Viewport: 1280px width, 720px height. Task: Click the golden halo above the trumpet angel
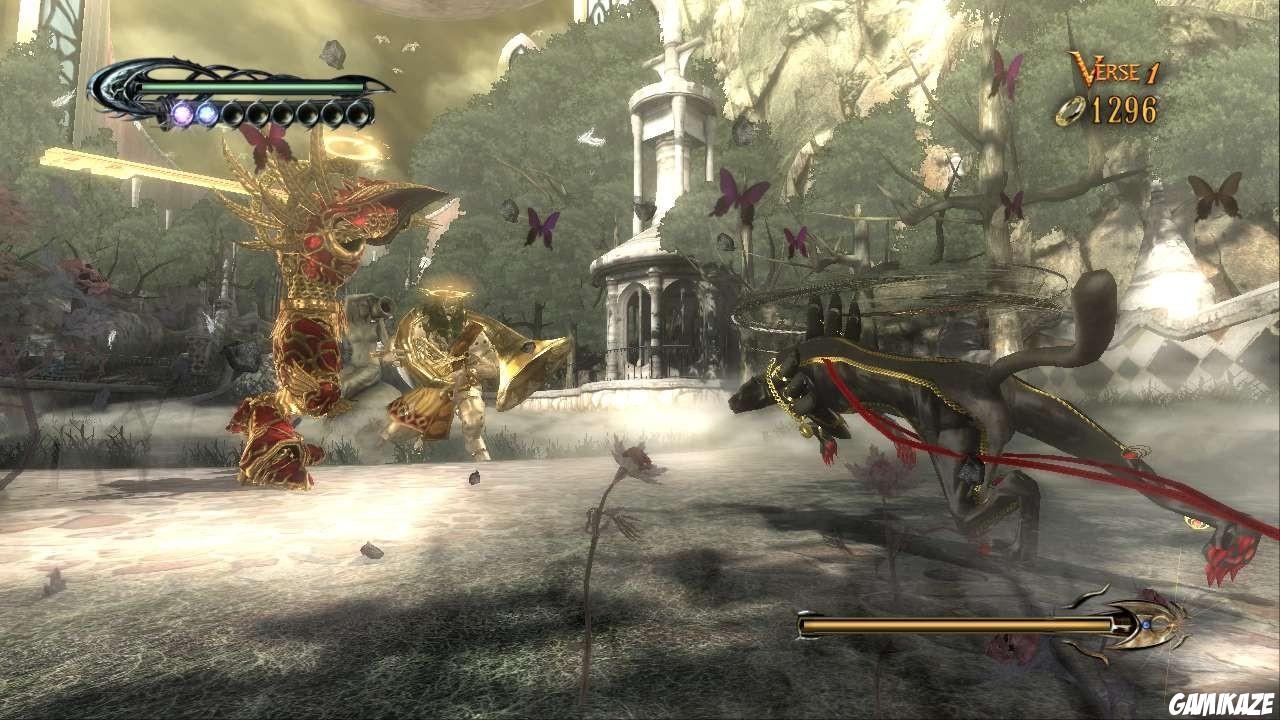445,292
